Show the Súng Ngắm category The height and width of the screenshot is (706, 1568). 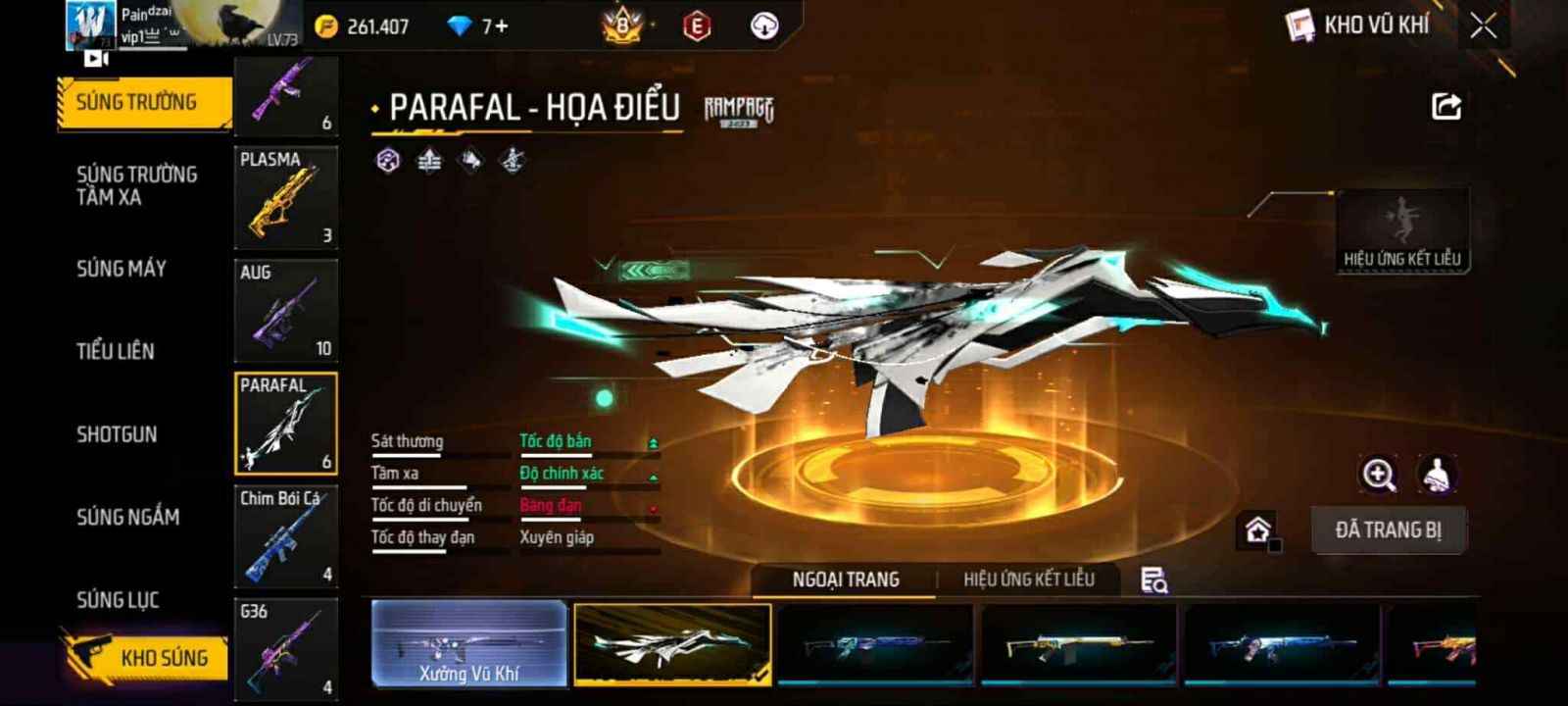(128, 517)
